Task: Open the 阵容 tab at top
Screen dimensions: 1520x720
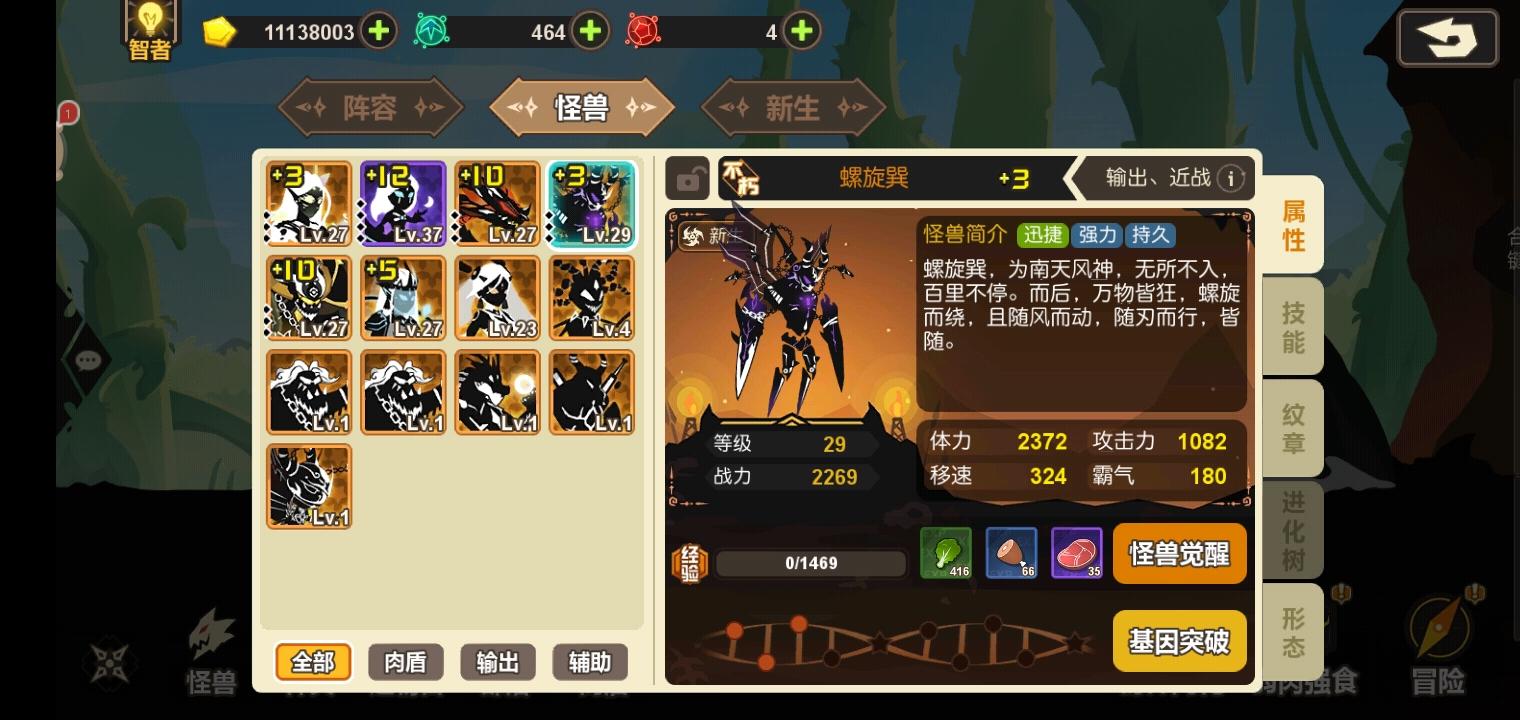Action: coord(370,107)
